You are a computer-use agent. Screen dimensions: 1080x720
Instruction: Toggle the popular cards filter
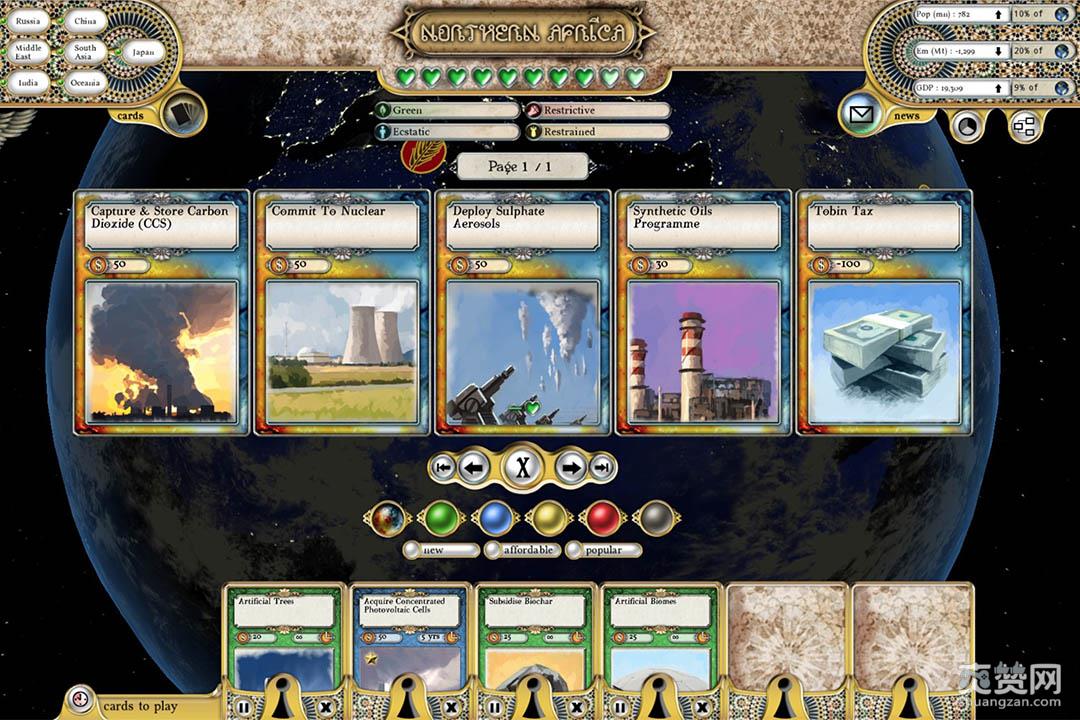pyautogui.click(x=604, y=550)
